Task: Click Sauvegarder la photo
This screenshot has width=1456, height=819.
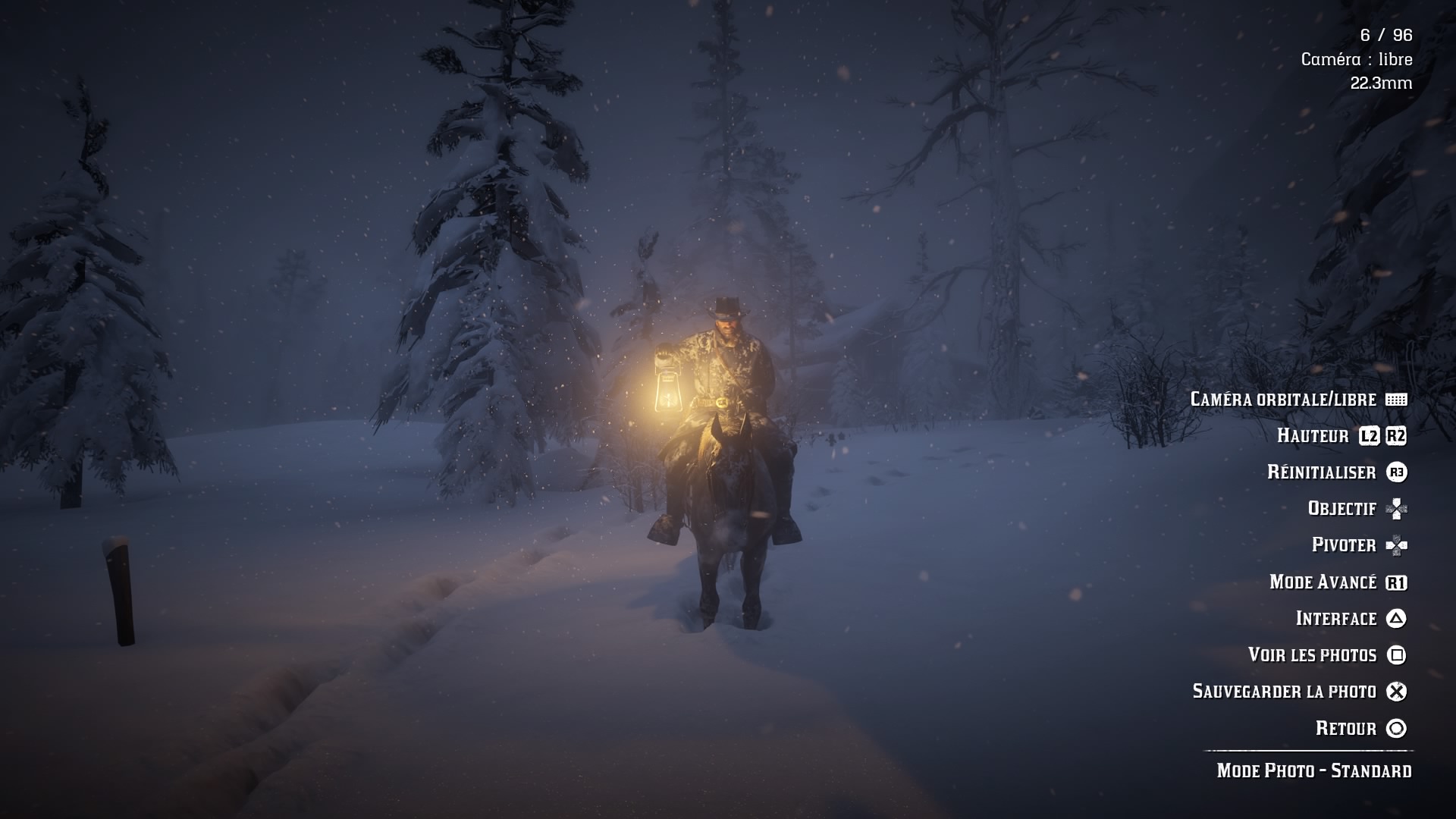Action: pyautogui.click(x=1284, y=691)
